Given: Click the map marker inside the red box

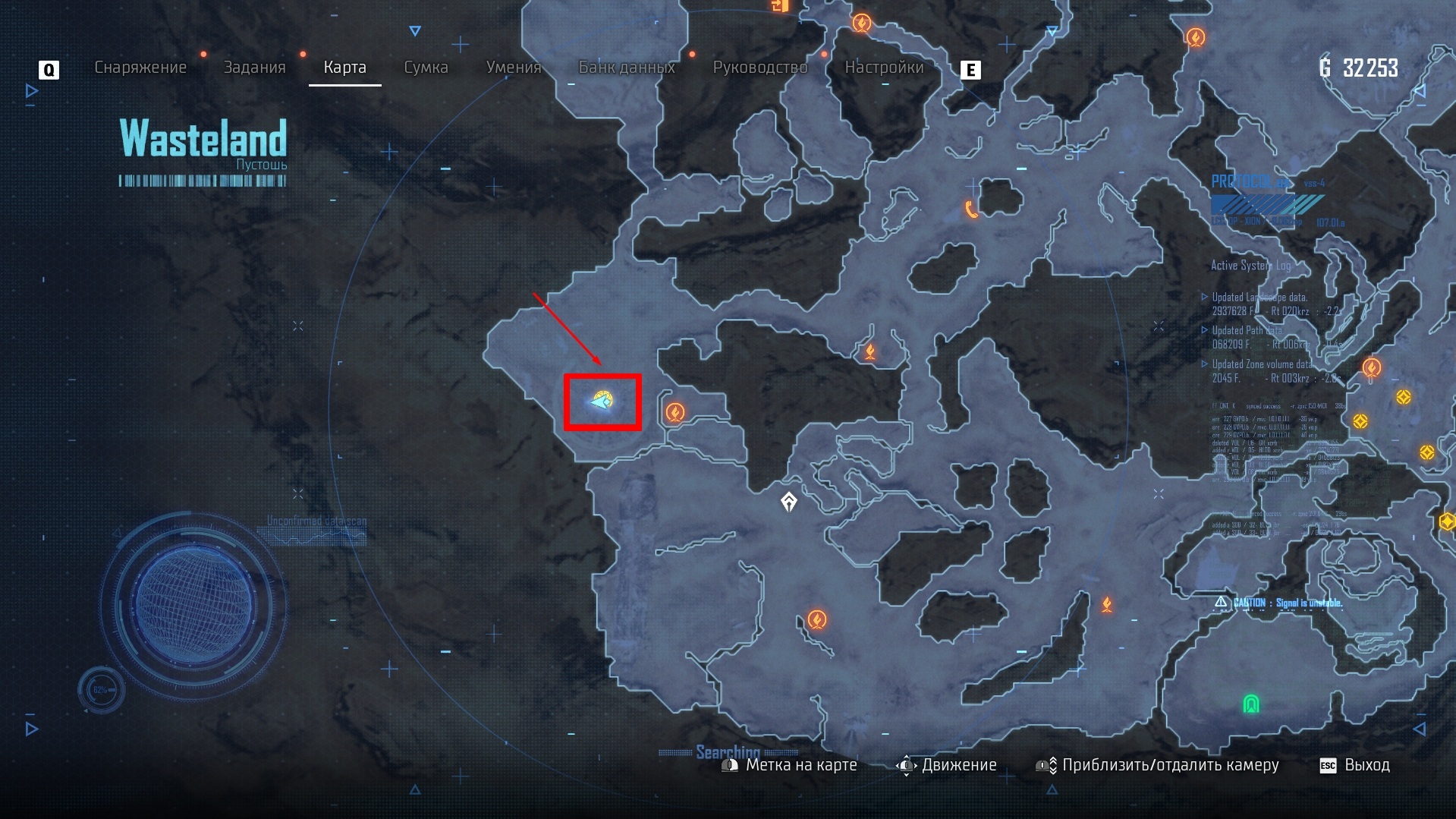Looking at the screenshot, I should (x=602, y=400).
